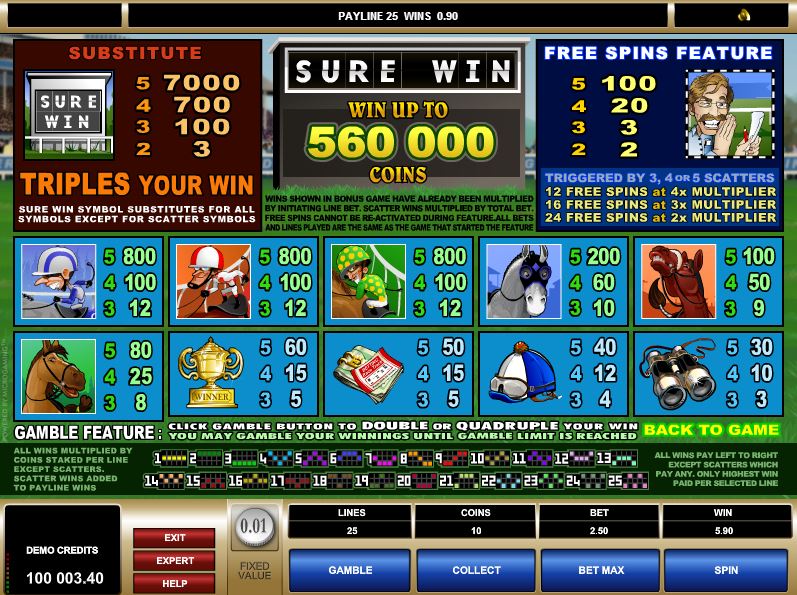797x595 pixels.
Task: Choose Bet Max
Action: pos(601,570)
